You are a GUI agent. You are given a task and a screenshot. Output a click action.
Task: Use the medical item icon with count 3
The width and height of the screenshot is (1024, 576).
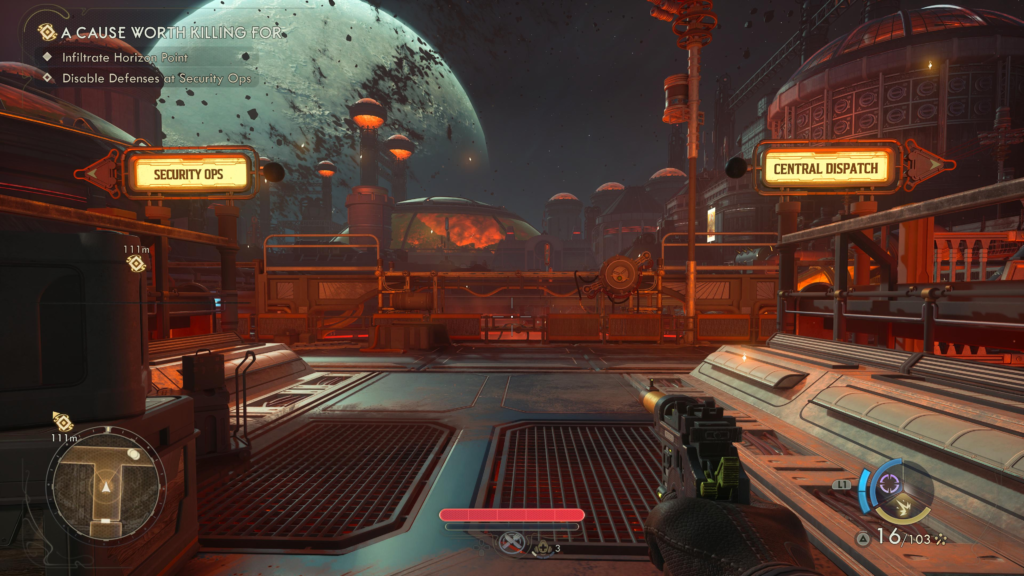pyautogui.click(x=543, y=547)
